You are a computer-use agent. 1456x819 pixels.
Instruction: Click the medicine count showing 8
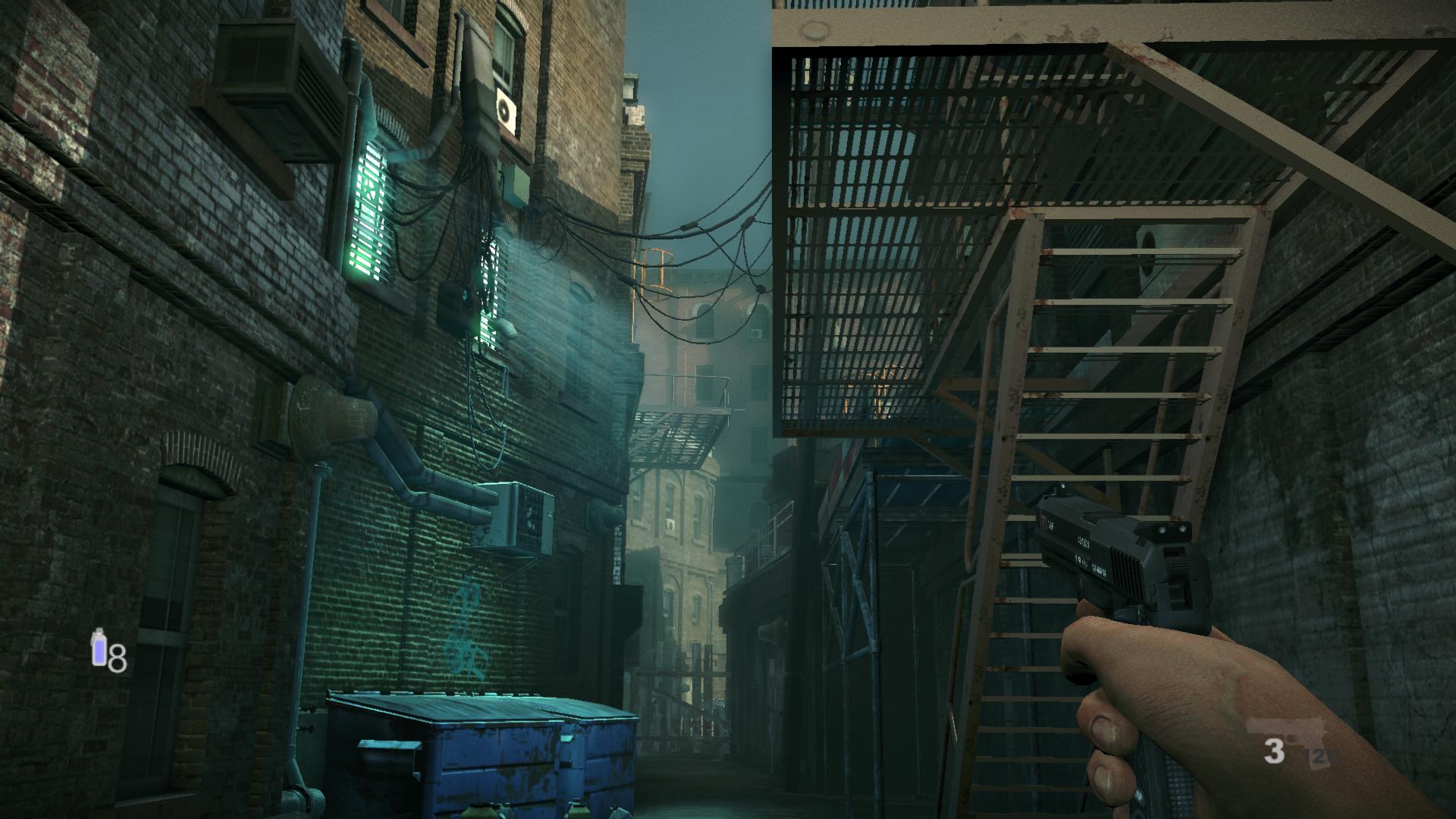pos(118,657)
